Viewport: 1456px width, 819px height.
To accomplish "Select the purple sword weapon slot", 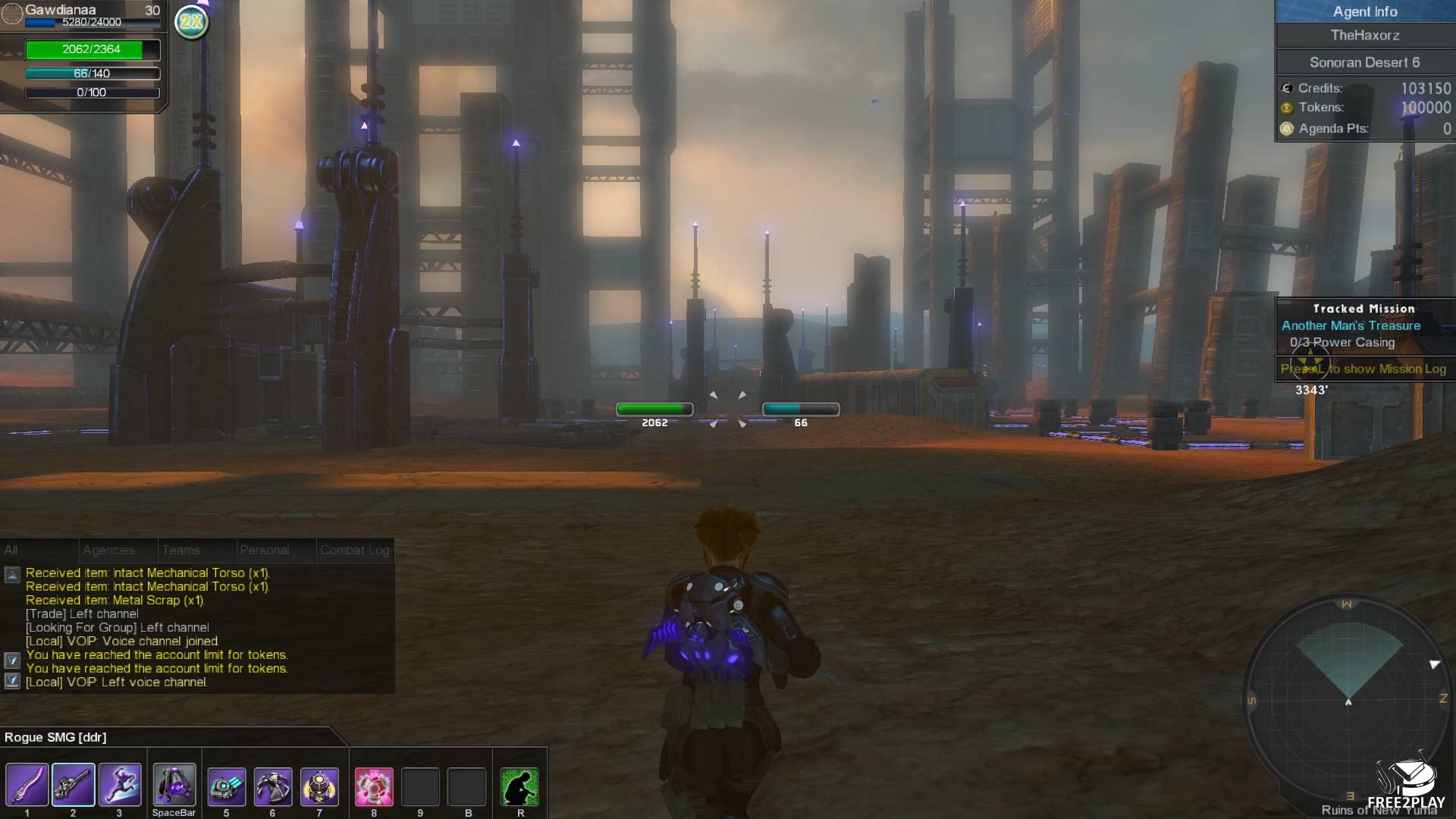I will tap(27, 785).
